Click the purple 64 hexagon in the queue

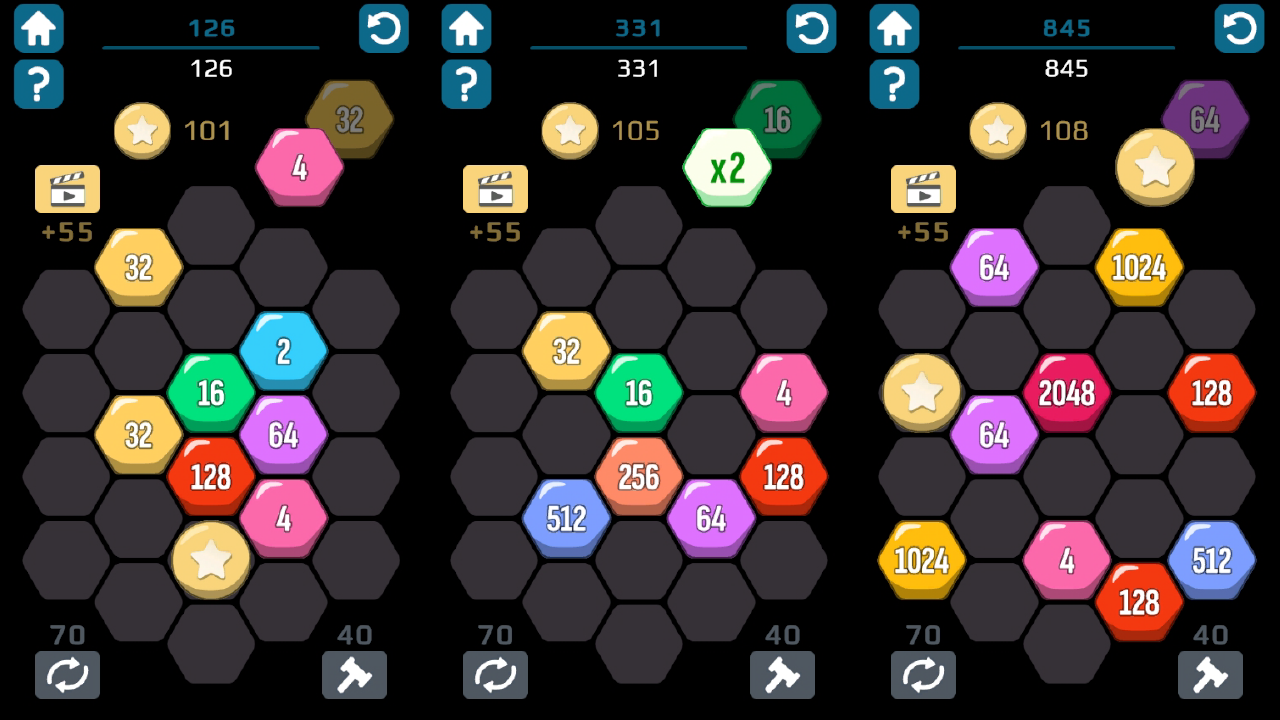click(1205, 118)
